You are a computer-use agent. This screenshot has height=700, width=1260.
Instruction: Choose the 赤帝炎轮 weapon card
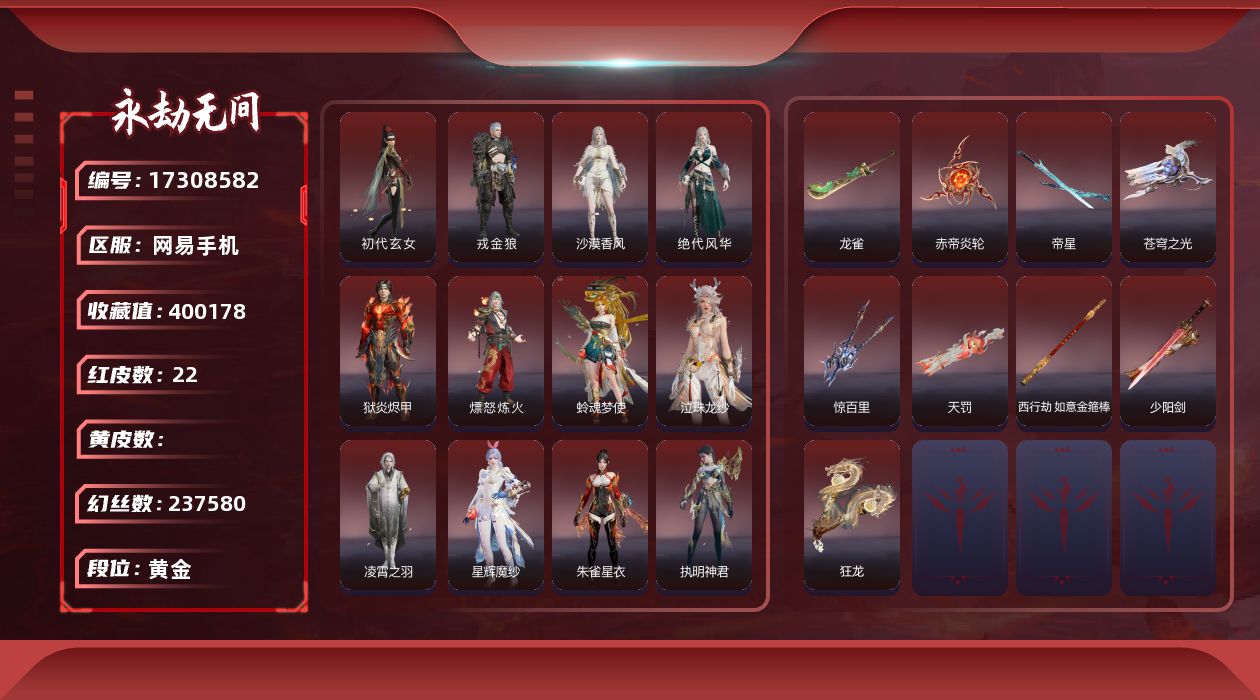[x=960, y=187]
